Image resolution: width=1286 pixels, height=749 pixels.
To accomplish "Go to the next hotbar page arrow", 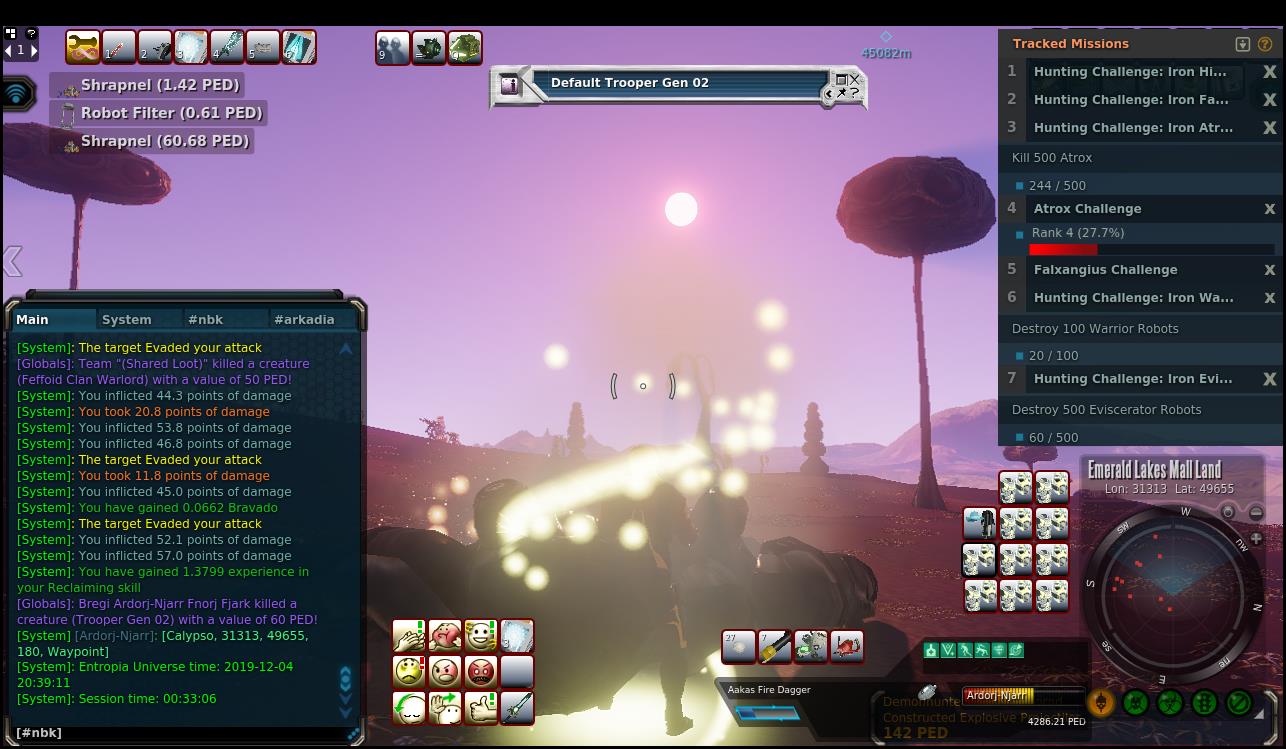I will pyautogui.click(x=34, y=49).
